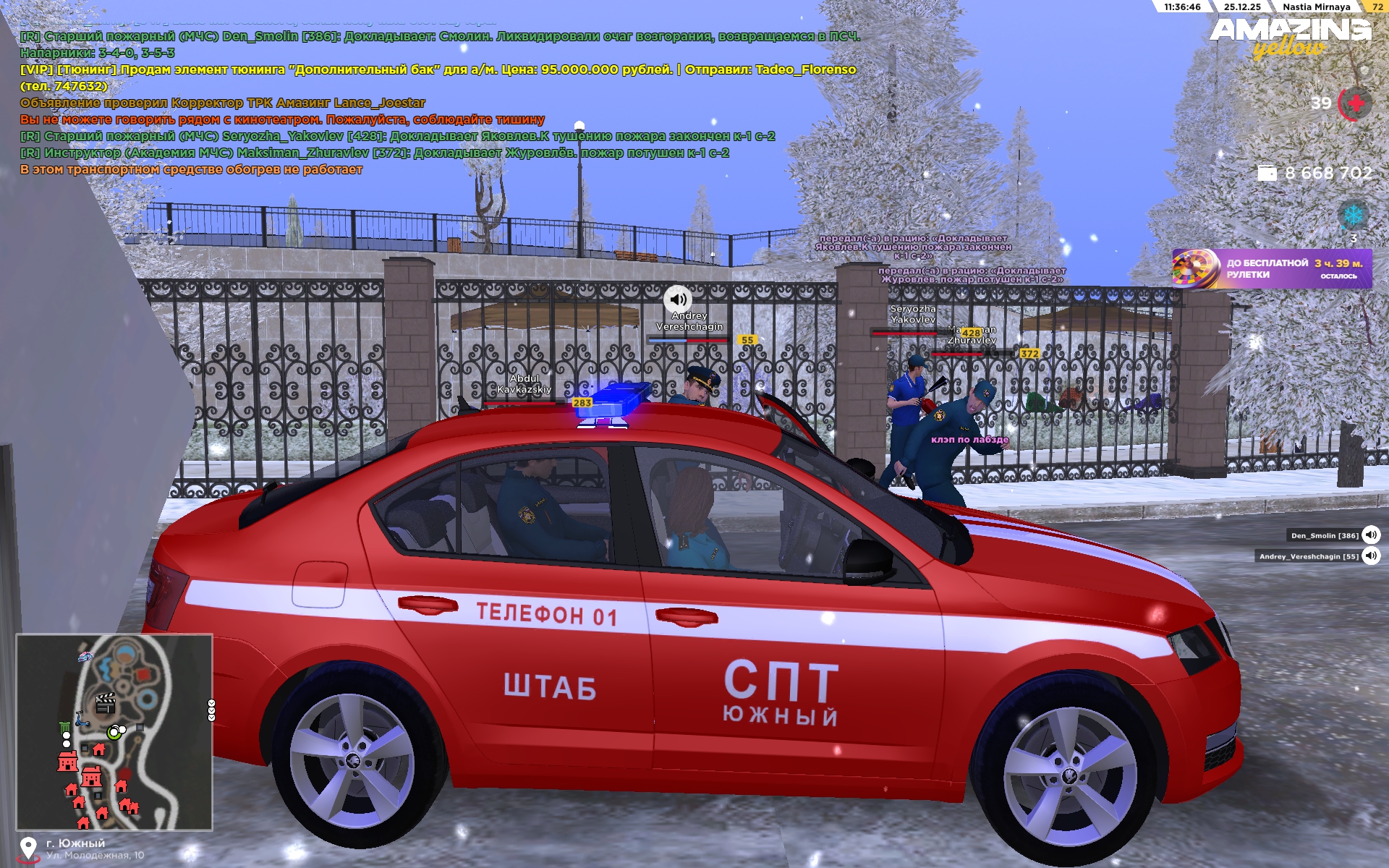Click the snowflake freeze status icon

click(1352, 215)
